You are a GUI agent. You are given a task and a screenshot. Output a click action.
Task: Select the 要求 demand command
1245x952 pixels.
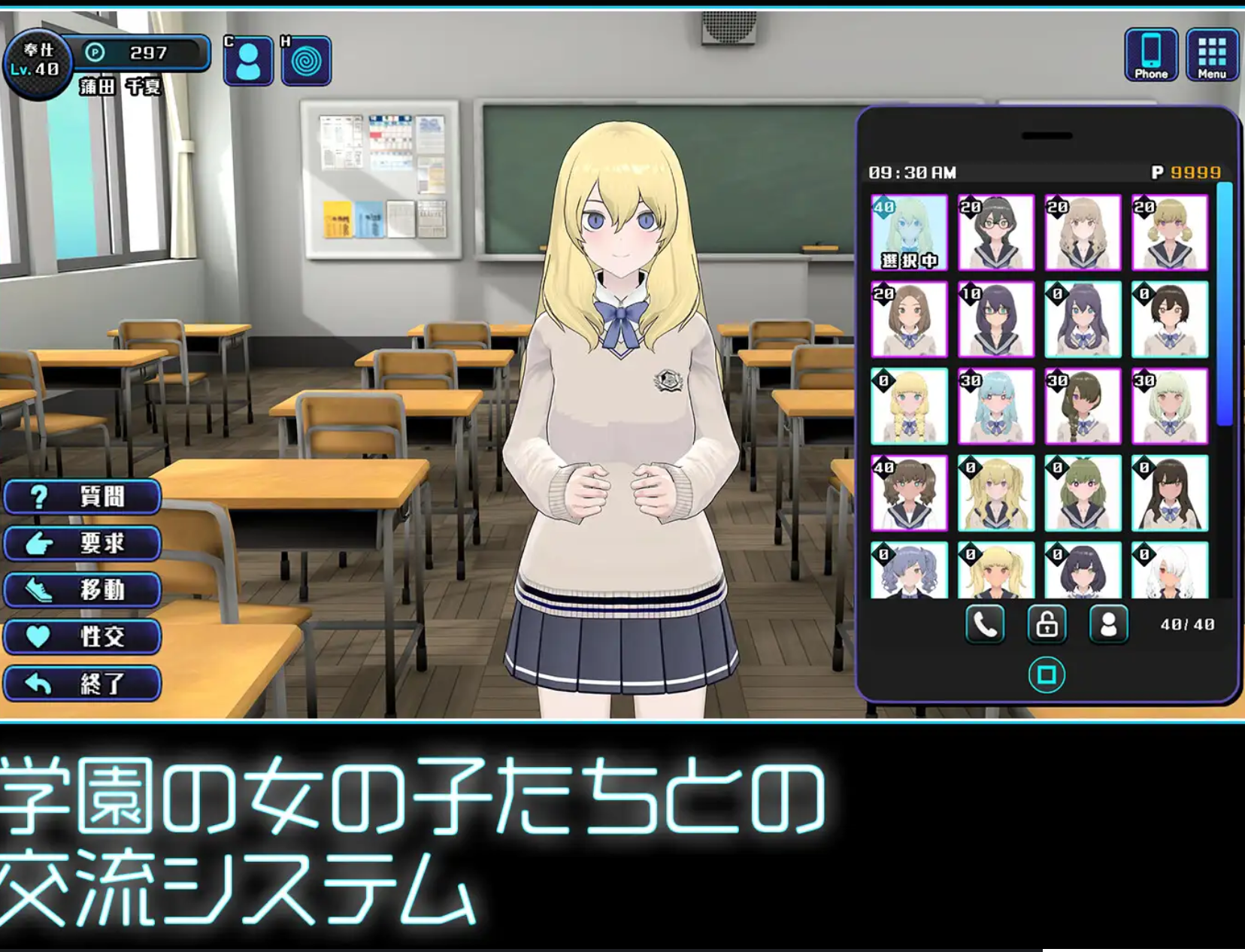81,544
